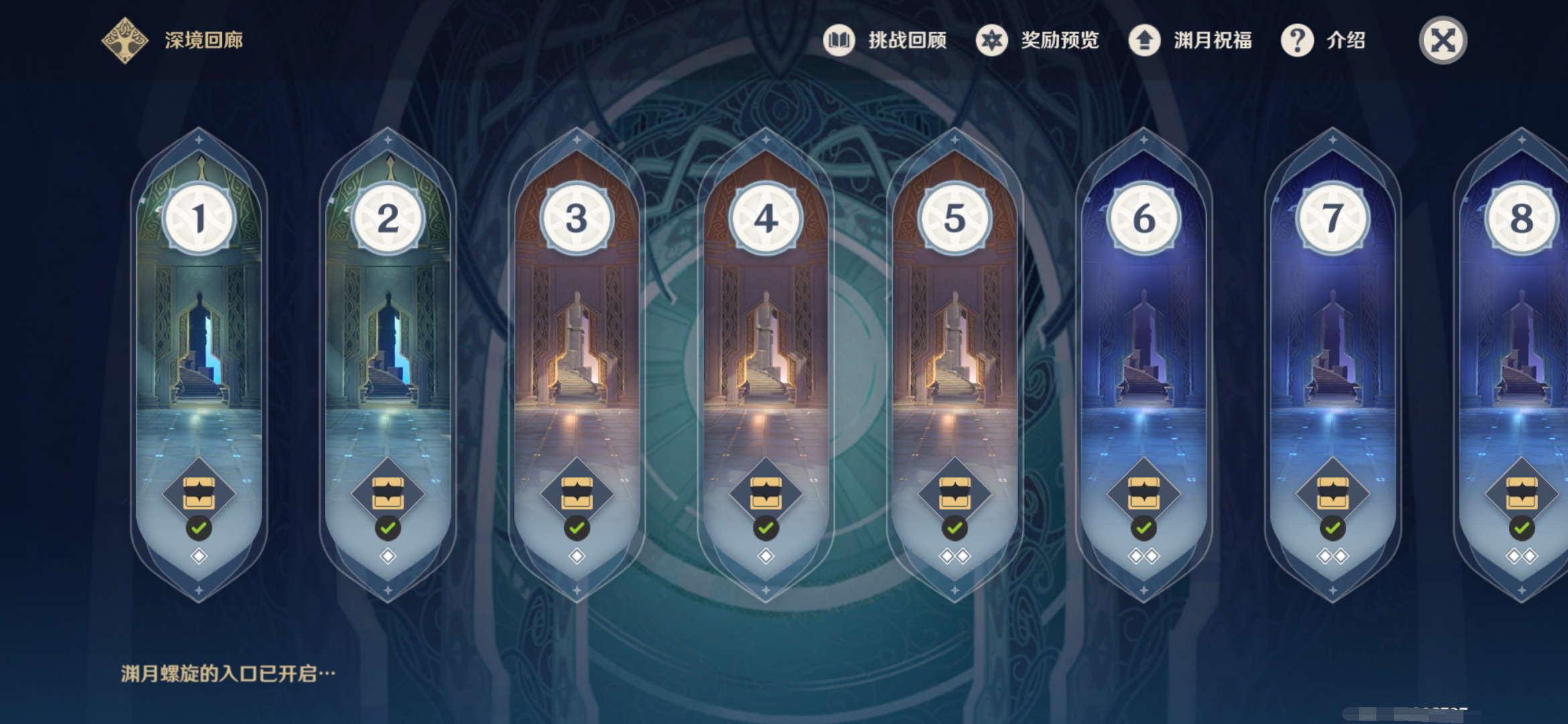Click the 深境回廊 tree emblem icon

(125, 40)
